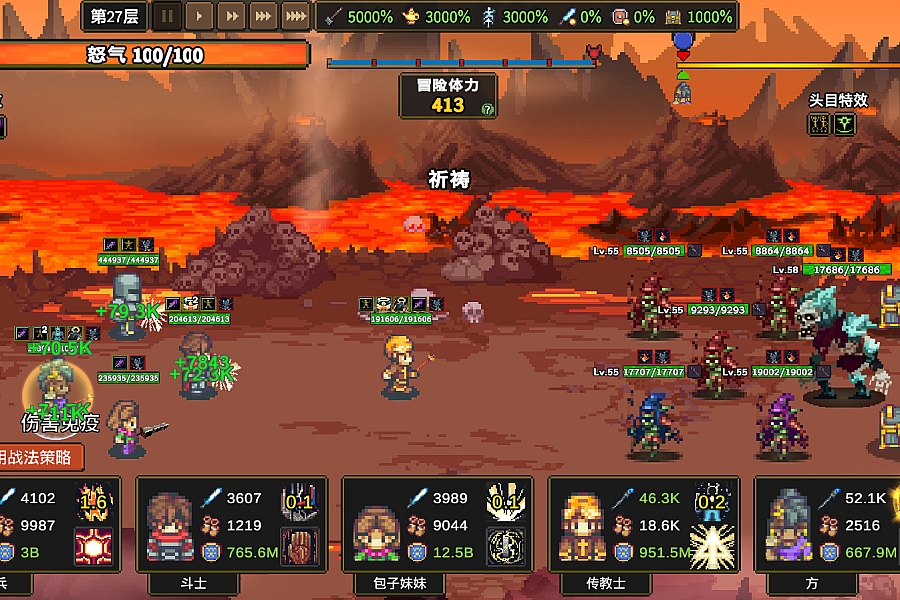The height and width of the screenshot is (600, 900).
Task: Activate 包子妹妹's dark dragon emblem skill
Action: click(x=506, y=546)
